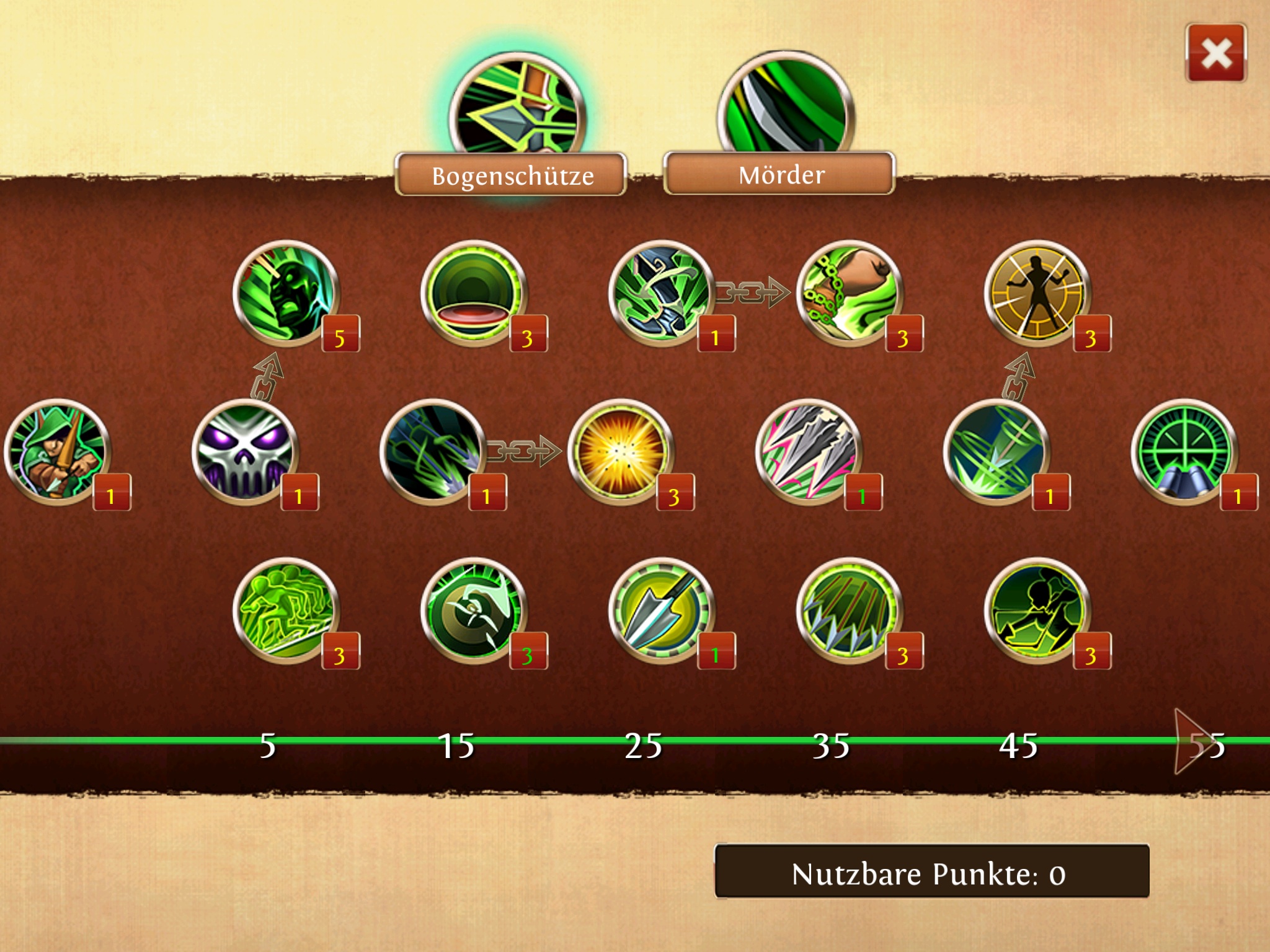Choose the green crosshair binoculars skill
This screenshot has width=1270, height=952.
click(1184, 451)
